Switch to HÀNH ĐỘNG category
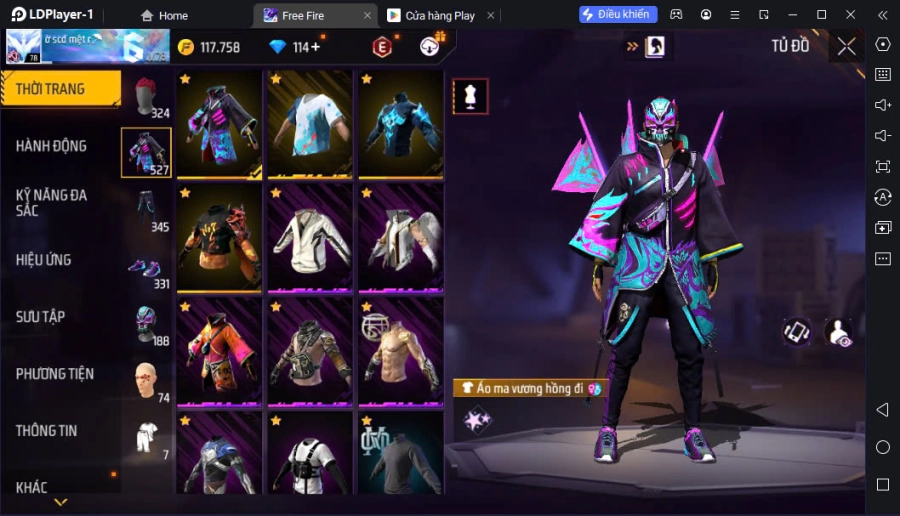The height and width of the screenshot is (516, 900). point(52,146)
